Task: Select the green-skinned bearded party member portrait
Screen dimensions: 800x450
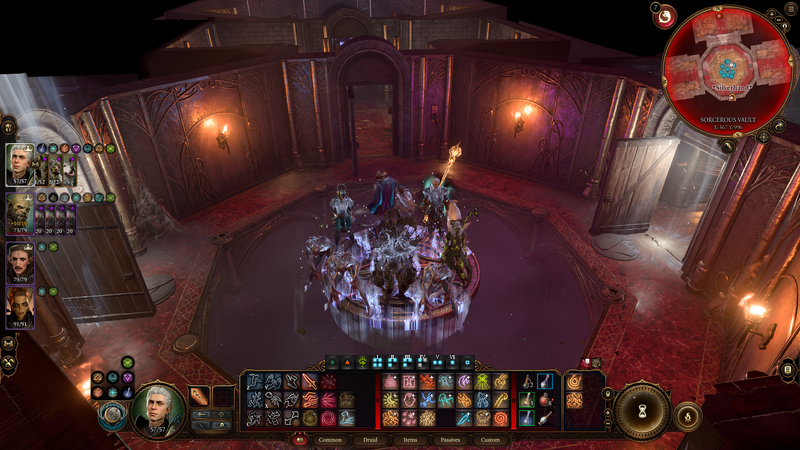Action: pos(20,212)
